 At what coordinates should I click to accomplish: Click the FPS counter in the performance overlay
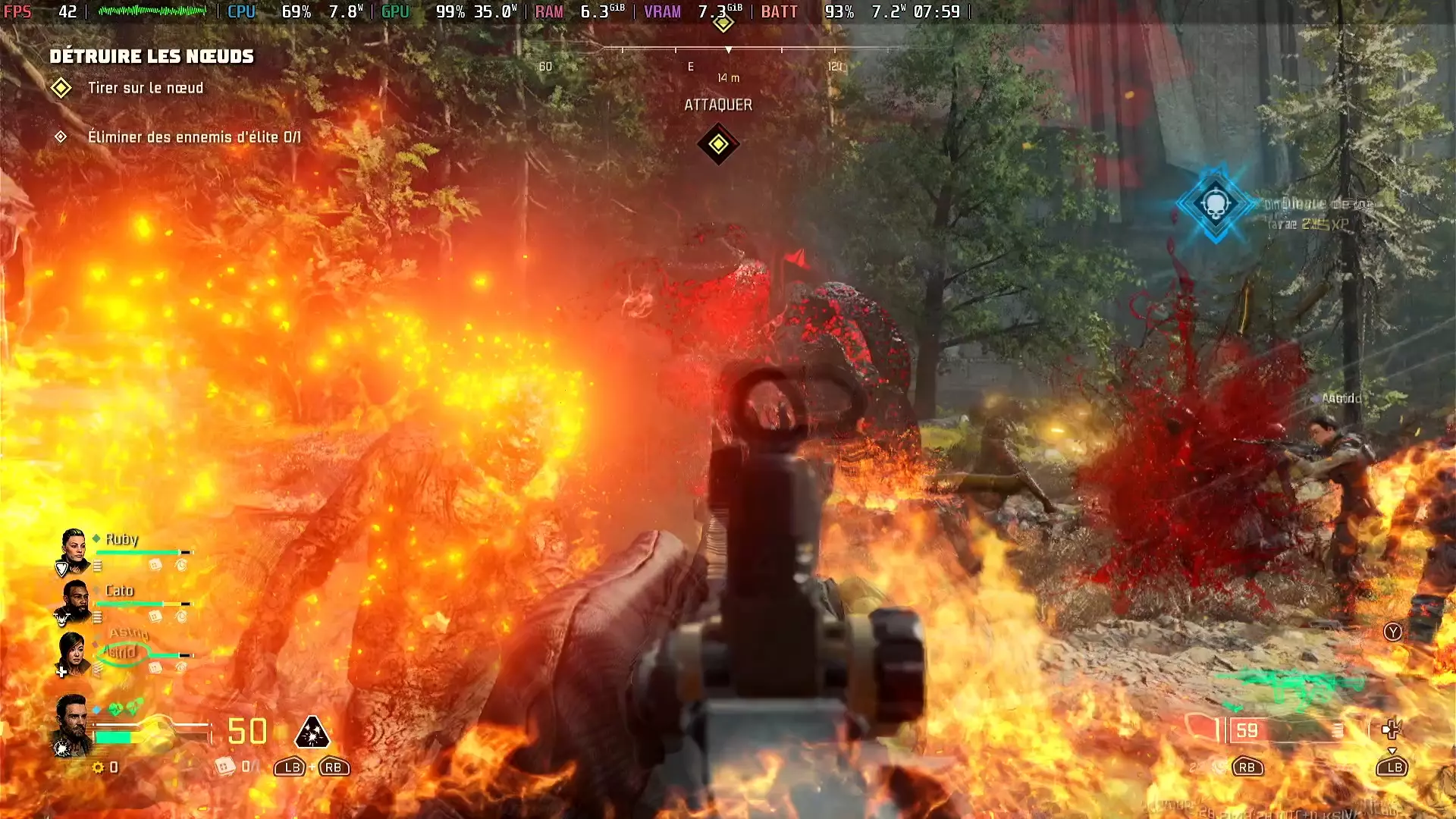pyautogui.click(x=41, y=12)
